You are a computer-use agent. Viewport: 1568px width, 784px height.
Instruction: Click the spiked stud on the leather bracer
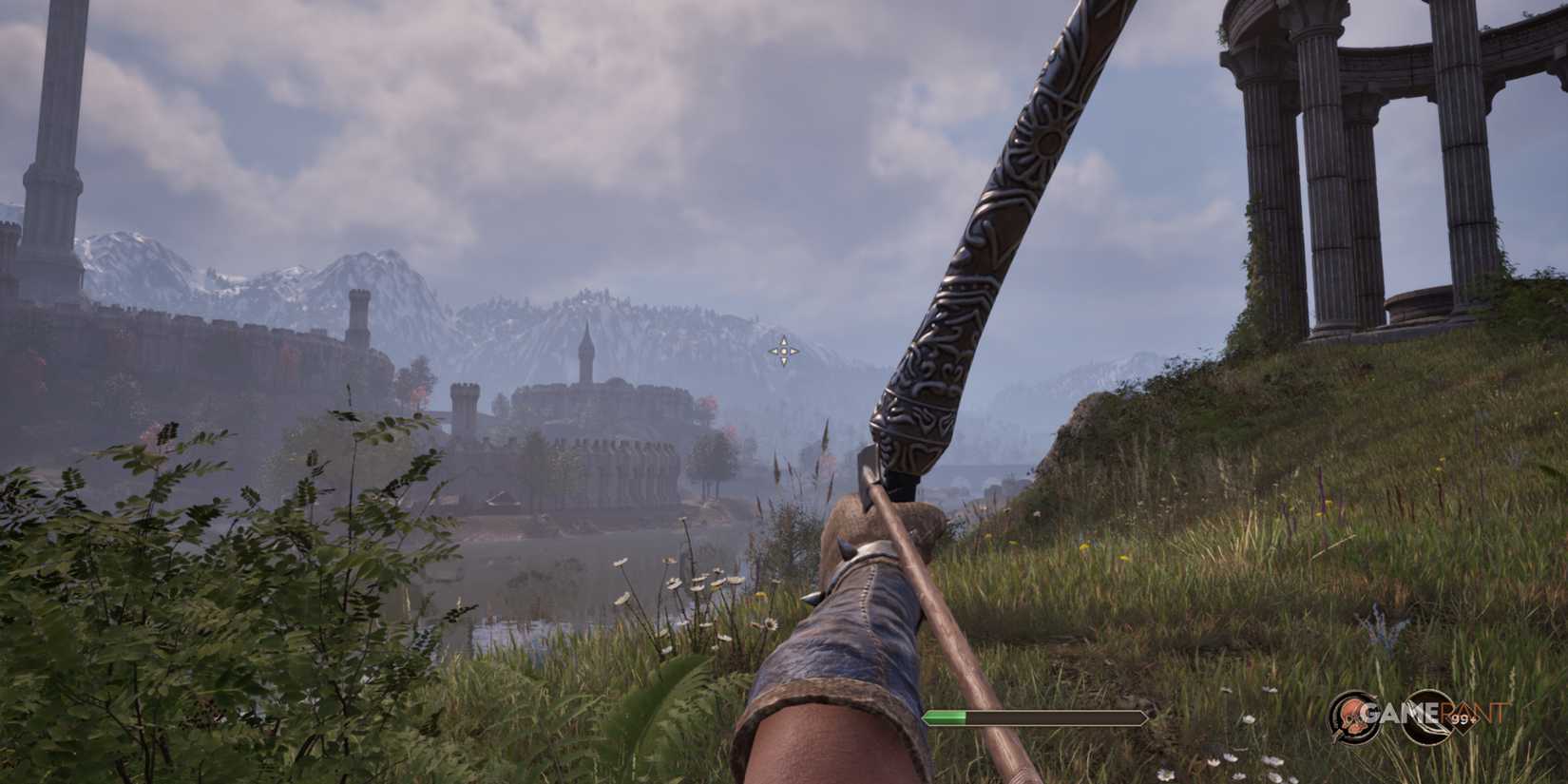(x=847, y=547)
